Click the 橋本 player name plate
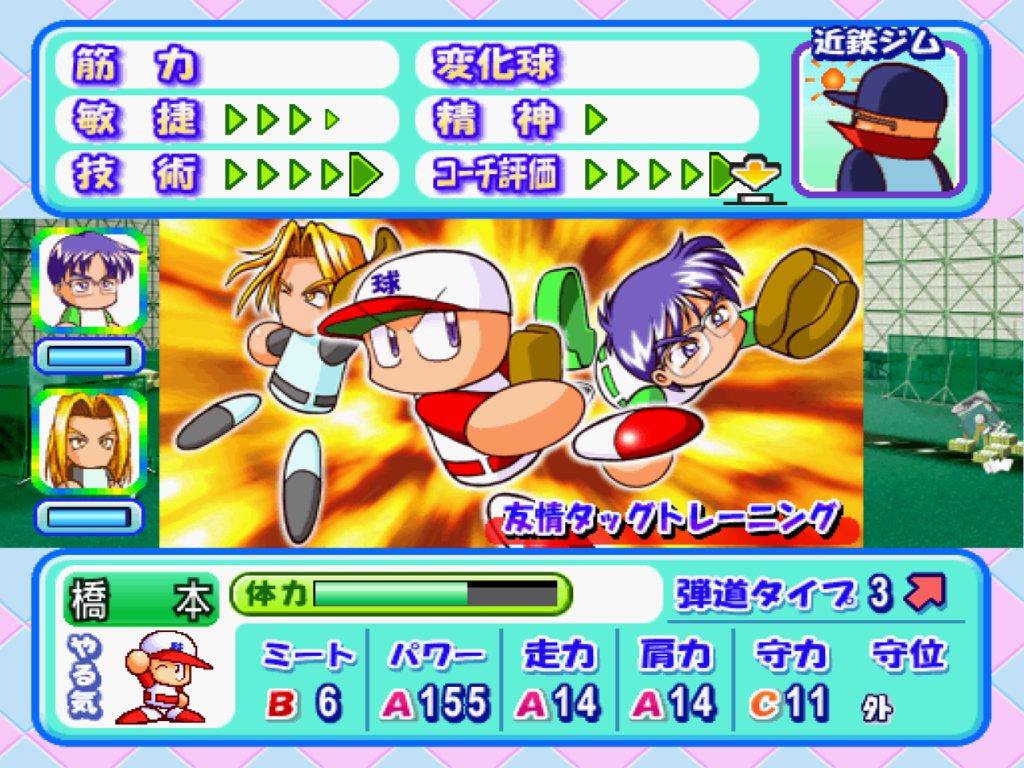Screen dimensions: 1024x768 tap(140, 600)
